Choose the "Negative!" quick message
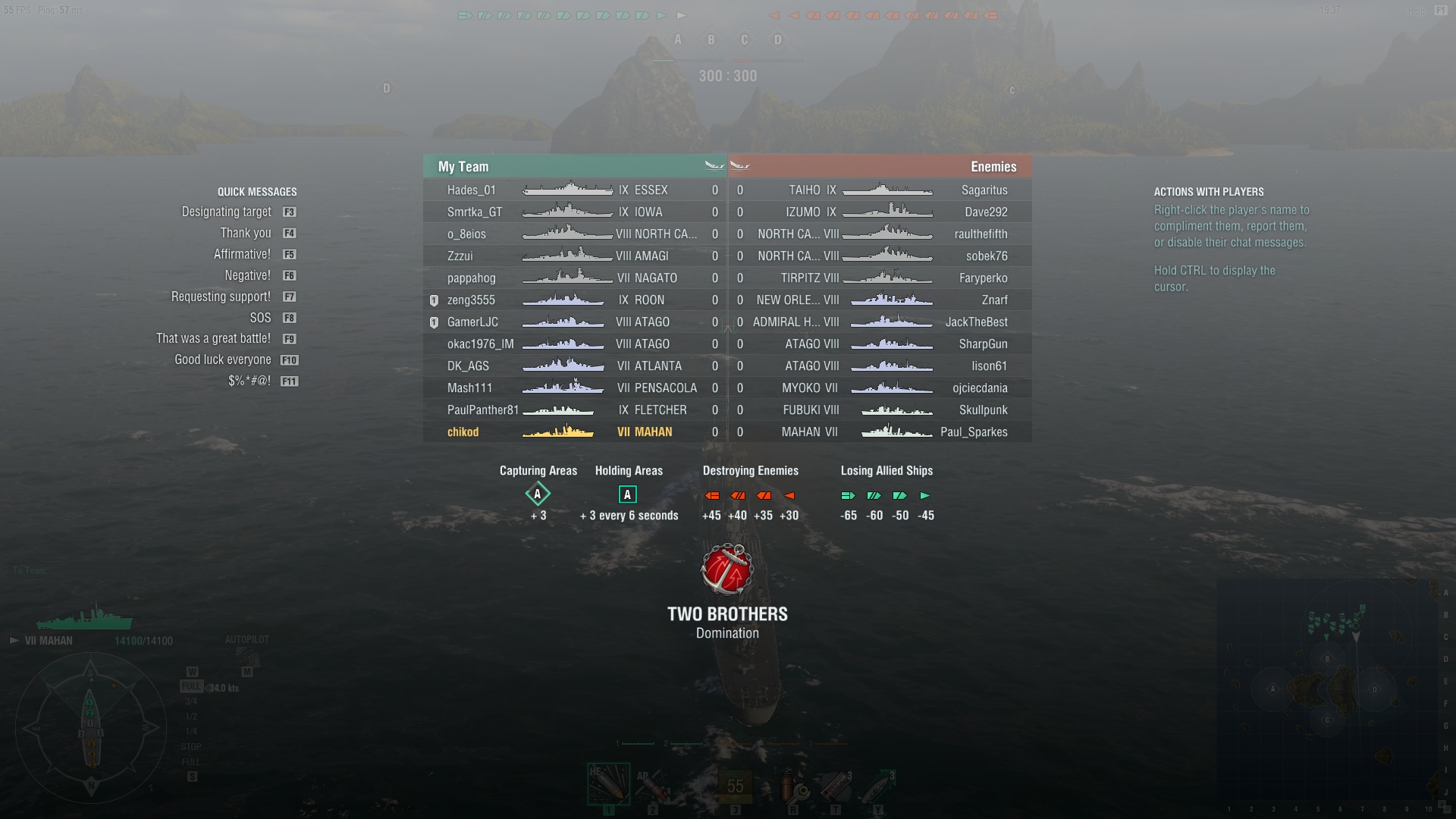 pyautogui.click(x=247, y=276)
